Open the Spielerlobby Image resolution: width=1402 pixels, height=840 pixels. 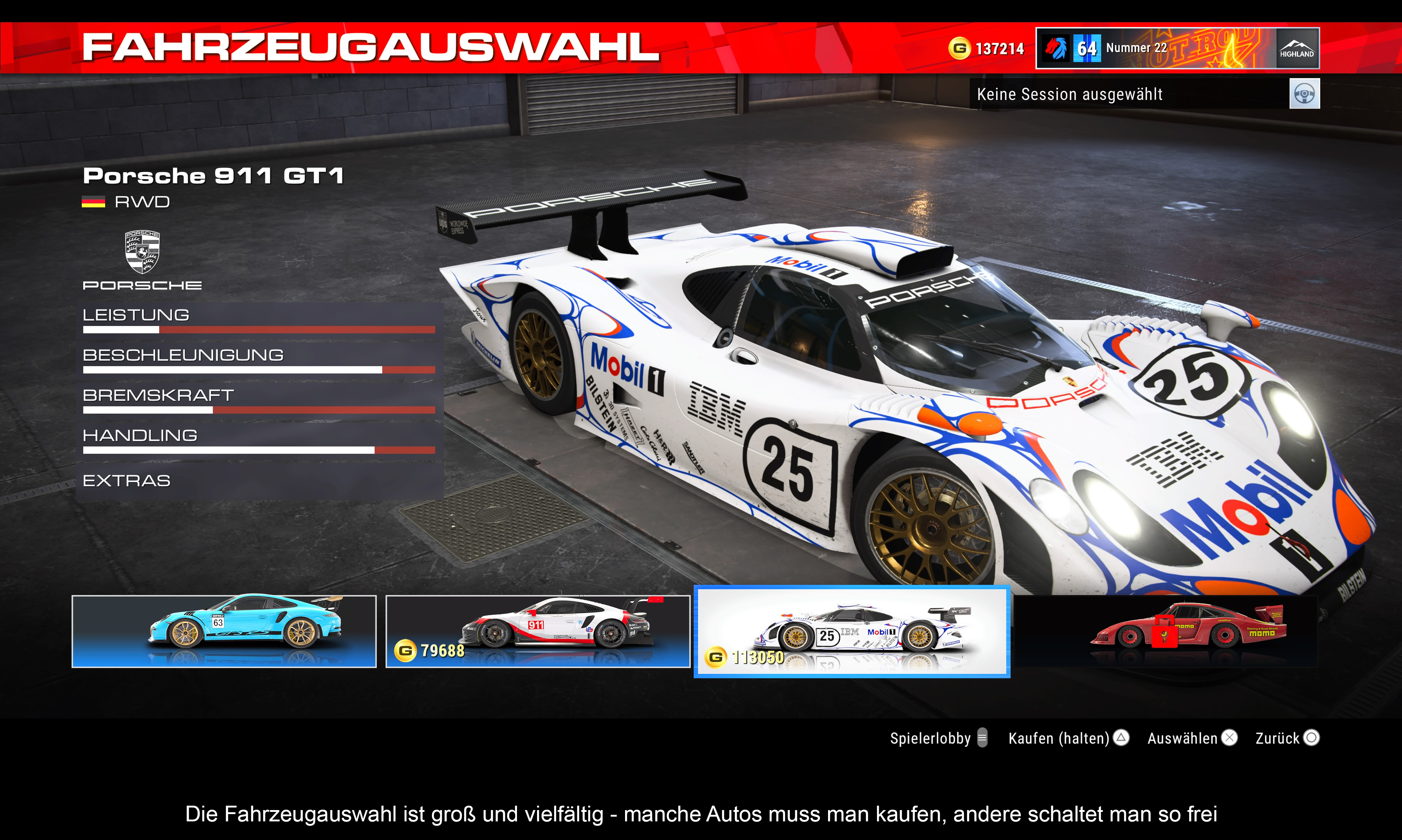938,738
